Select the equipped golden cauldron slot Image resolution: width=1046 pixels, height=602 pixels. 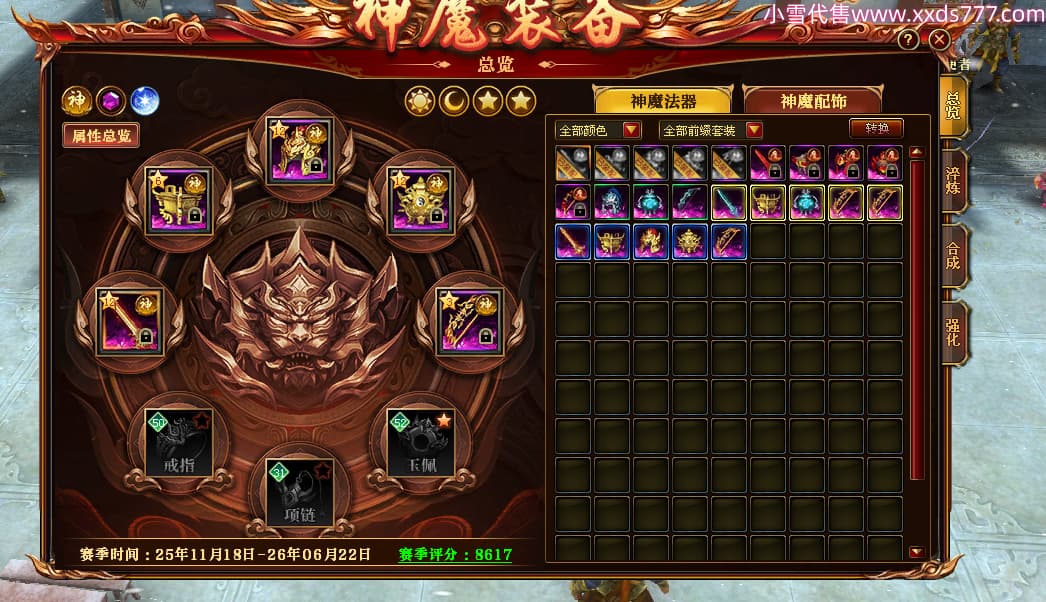point(178,200)
